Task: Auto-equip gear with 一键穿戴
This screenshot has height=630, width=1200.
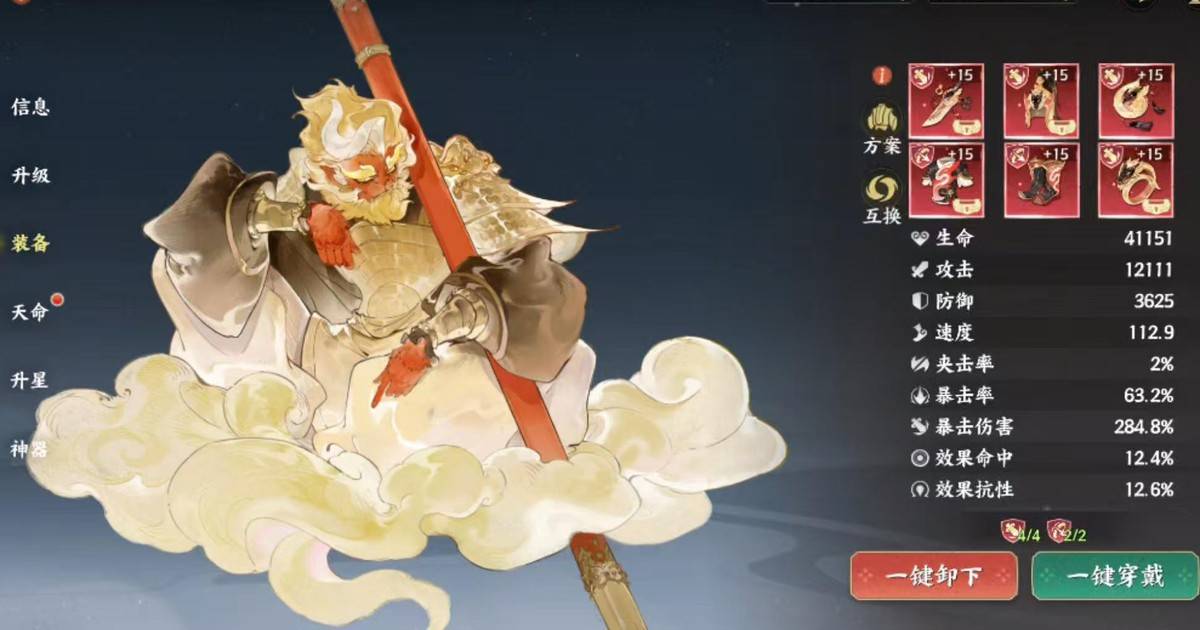Action: point(1114,576)
